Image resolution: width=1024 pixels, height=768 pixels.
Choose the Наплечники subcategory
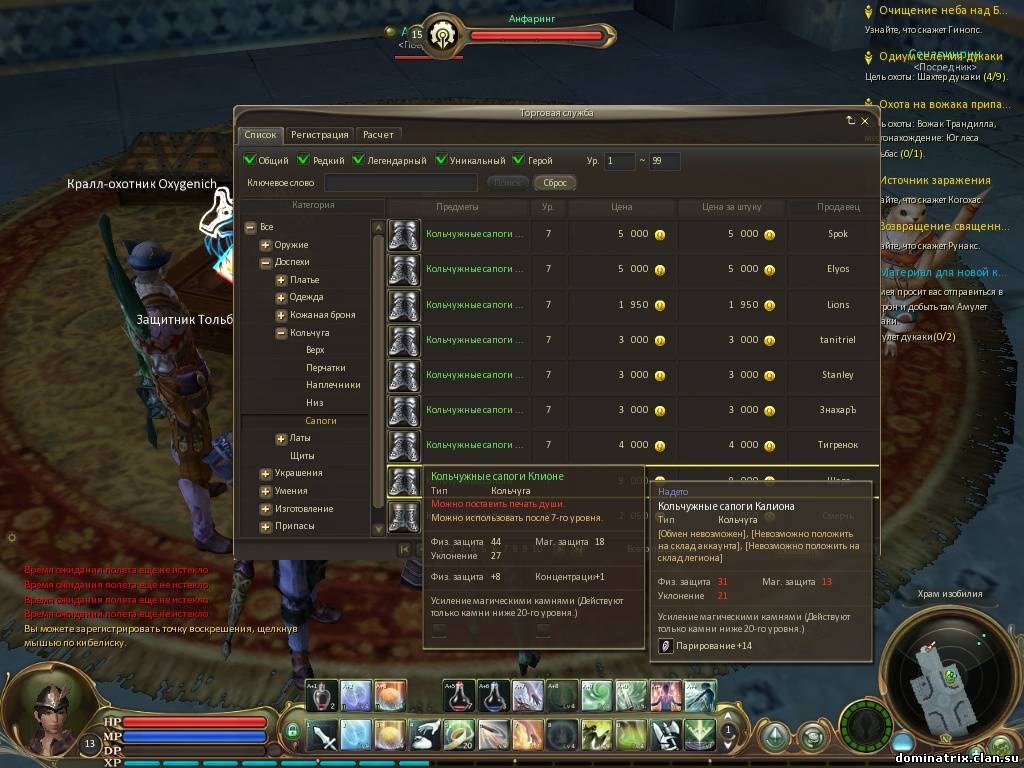[333, 385]
